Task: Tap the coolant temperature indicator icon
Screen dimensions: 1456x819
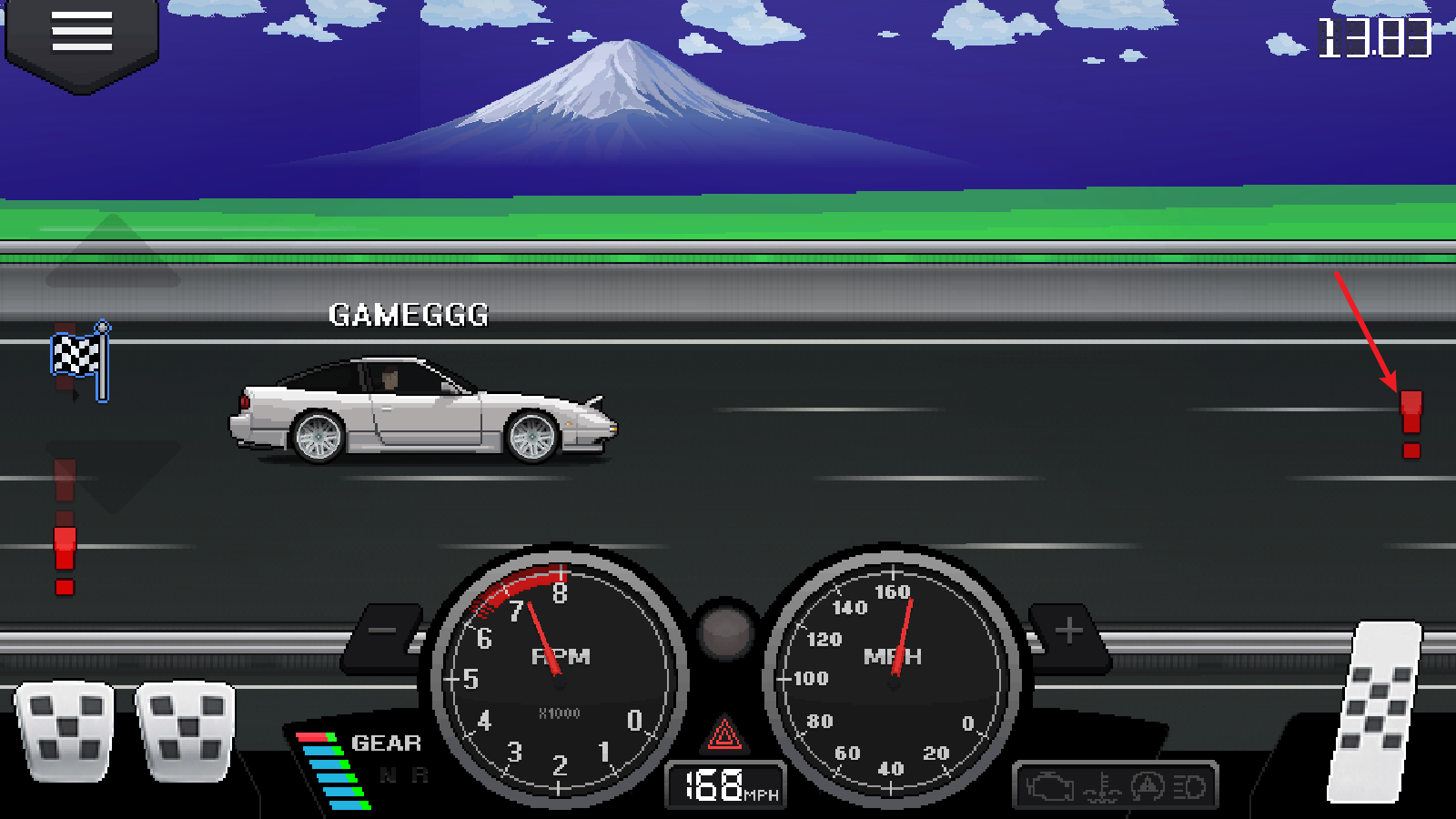Action: click(1101, 786)
